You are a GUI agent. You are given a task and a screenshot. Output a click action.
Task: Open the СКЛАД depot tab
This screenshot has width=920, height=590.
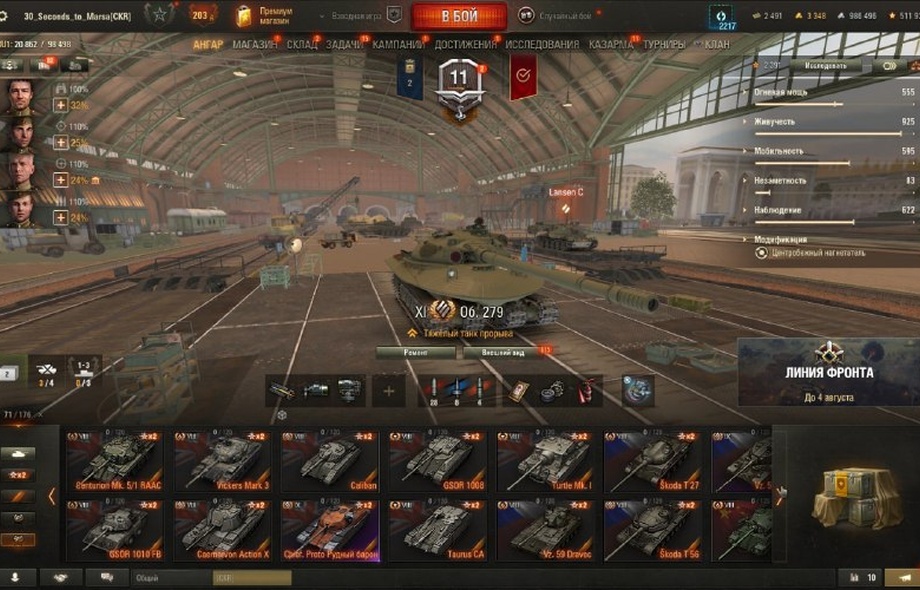click(302, 45)
